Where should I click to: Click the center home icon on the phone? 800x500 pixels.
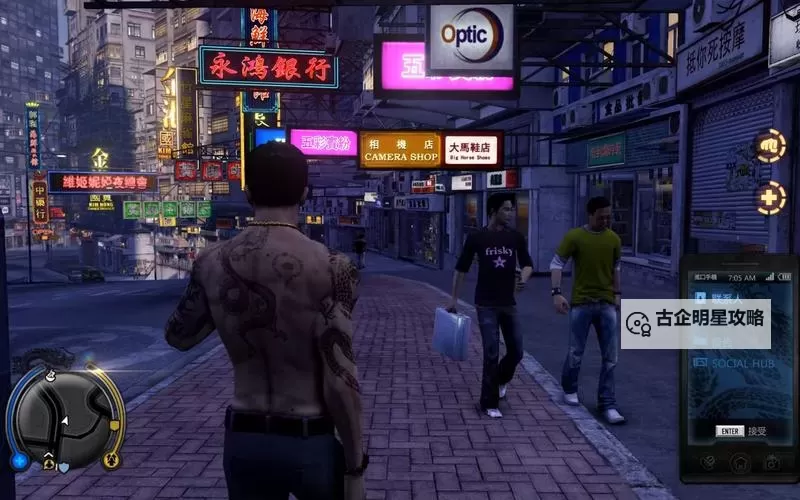(x=740, y=462)
